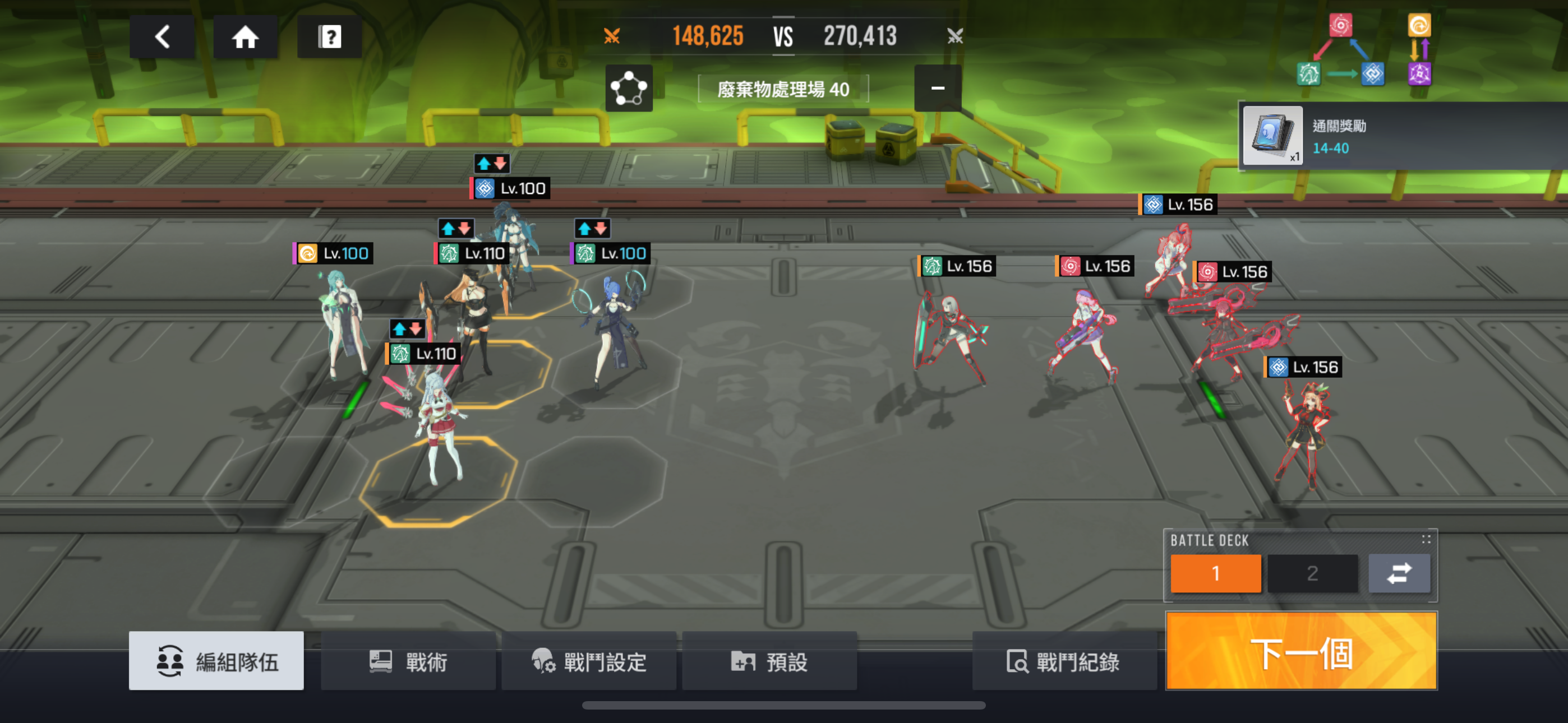Open 戰鬥設定 battle settings
This screenshot has height=723, width=1568.
589,661
